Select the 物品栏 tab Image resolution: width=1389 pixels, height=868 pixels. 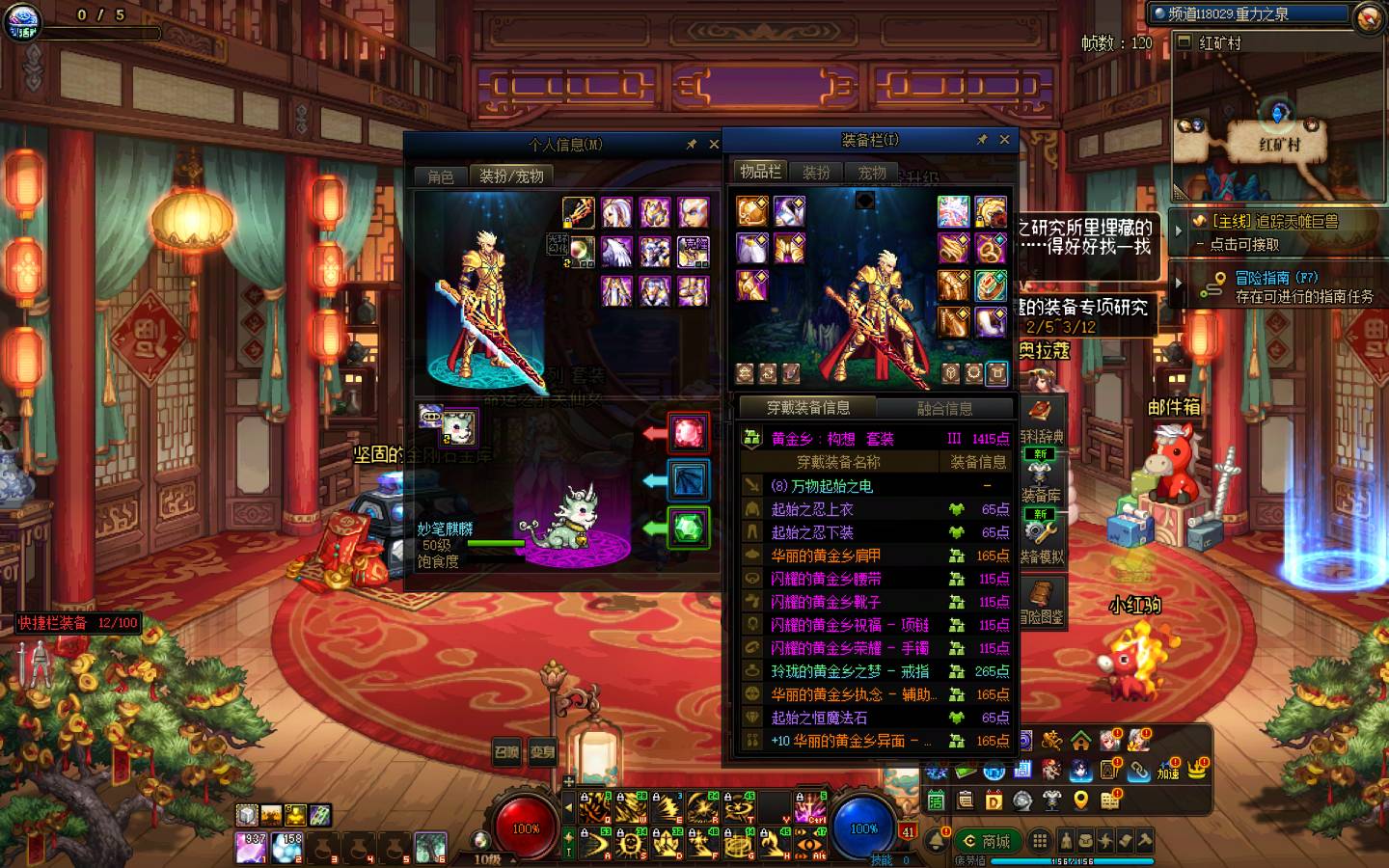(760, 172)
